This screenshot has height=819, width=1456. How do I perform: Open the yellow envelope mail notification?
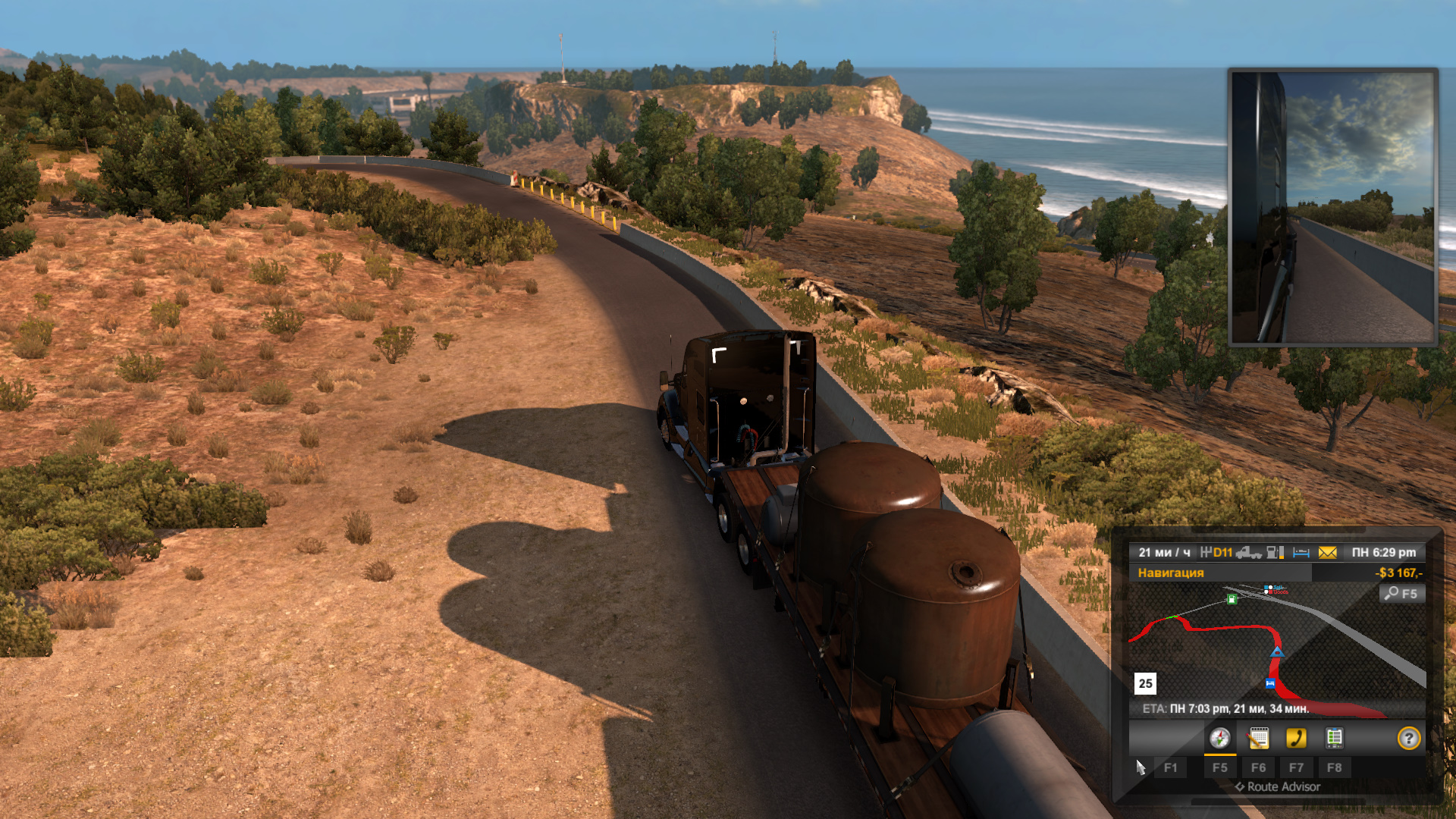pos(1327,553)
